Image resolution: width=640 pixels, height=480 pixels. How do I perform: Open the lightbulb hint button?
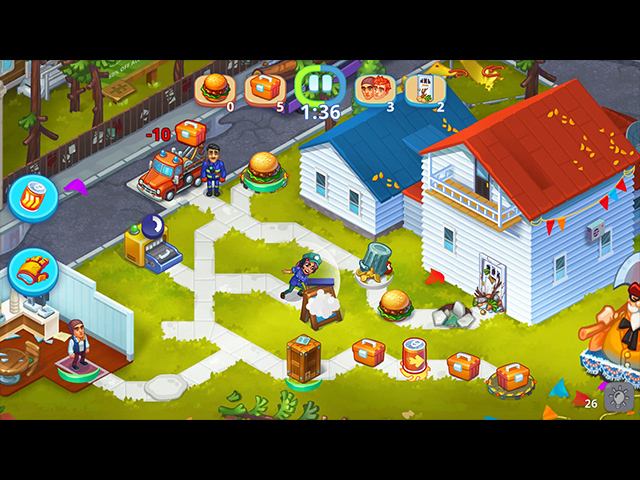point(620,398)
